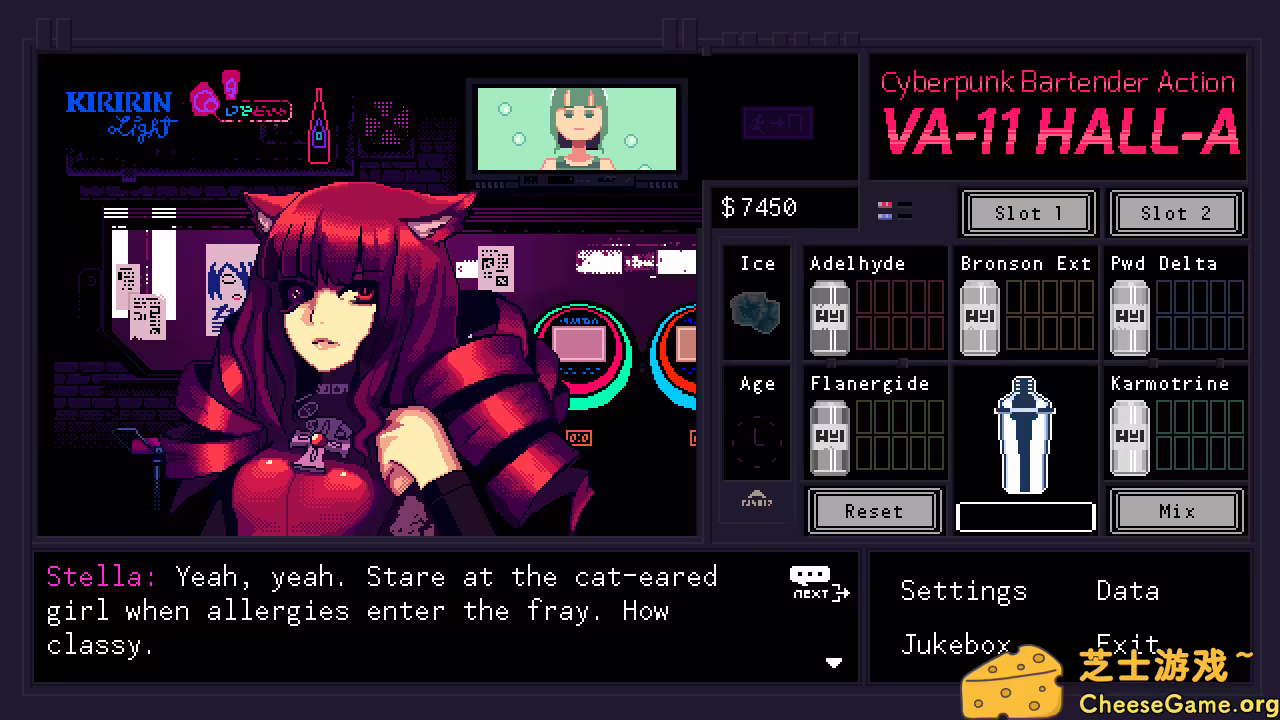Select the Karmotrine can
The height and width of the screenshot is (720, 1280).
1129,437
